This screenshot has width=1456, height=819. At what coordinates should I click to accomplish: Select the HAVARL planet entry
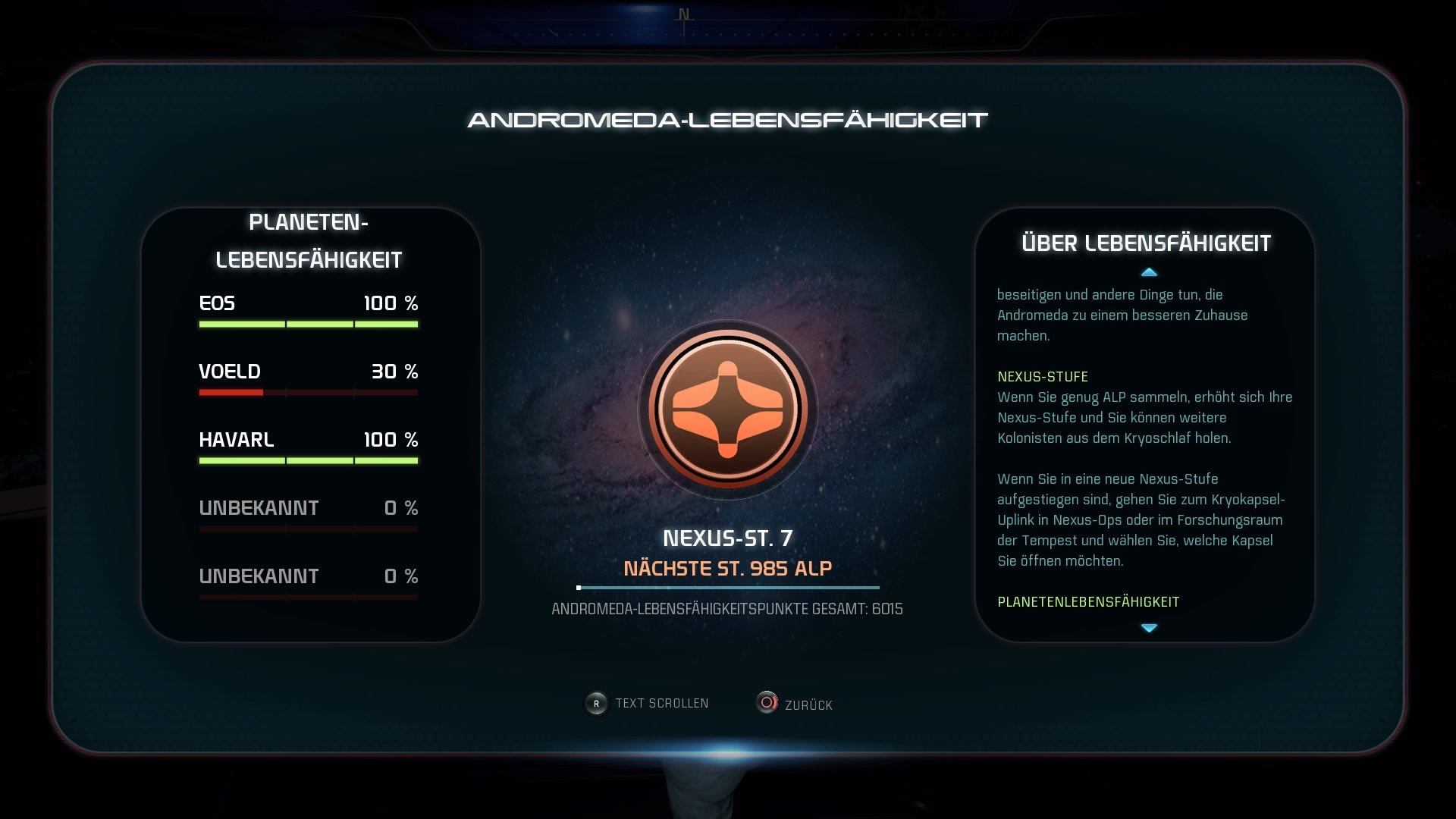coord(307,439)
